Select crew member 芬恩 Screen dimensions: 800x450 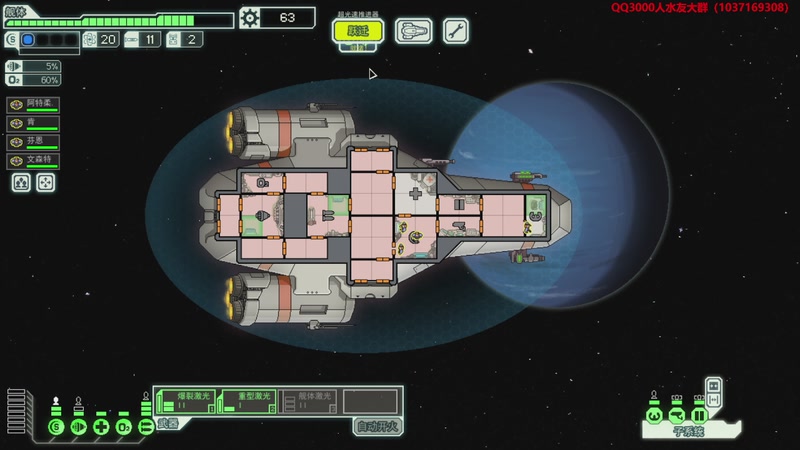click(x=34, y=142)
